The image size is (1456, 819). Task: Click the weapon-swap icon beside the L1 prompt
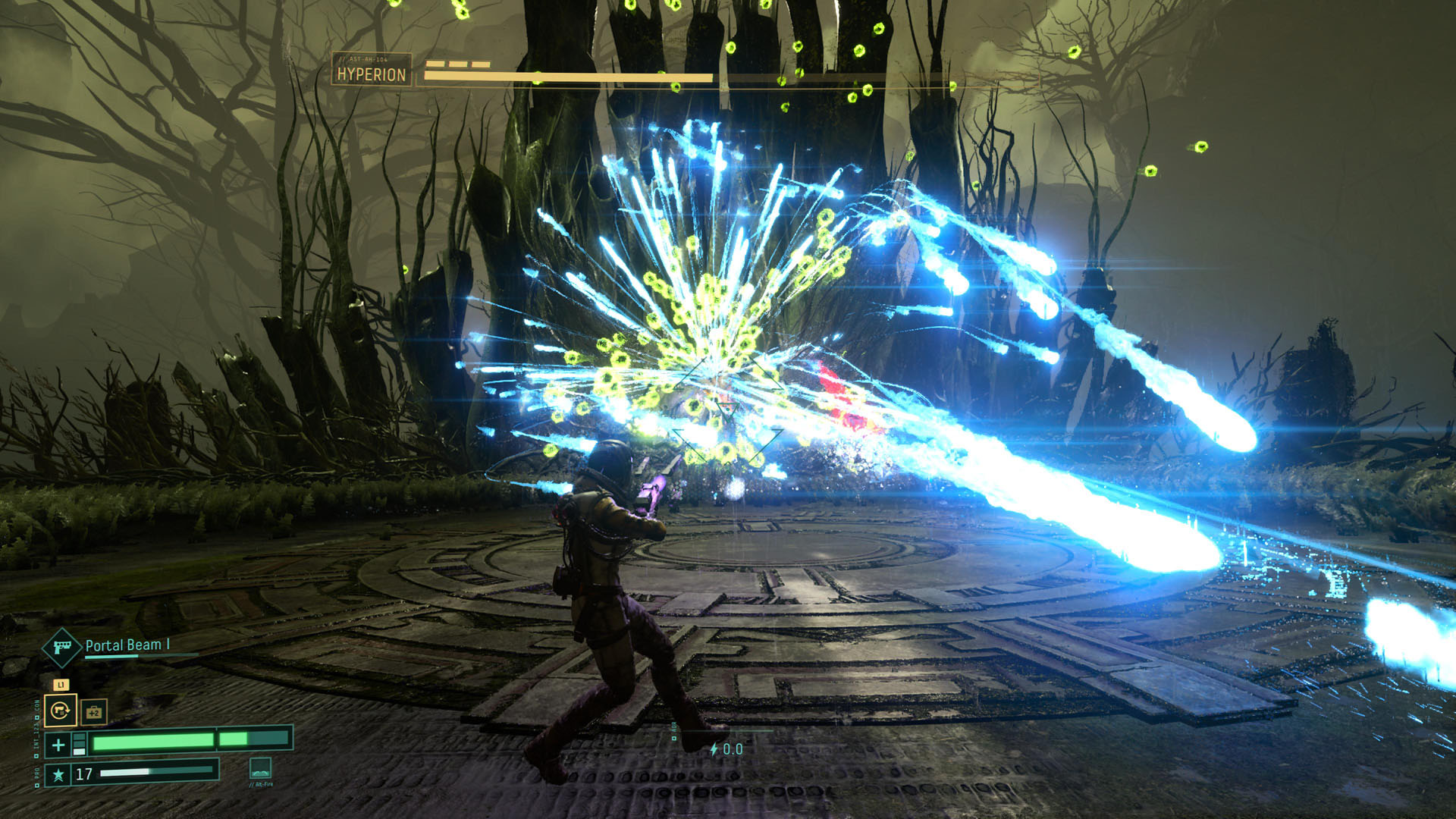(x=61, y=711)
